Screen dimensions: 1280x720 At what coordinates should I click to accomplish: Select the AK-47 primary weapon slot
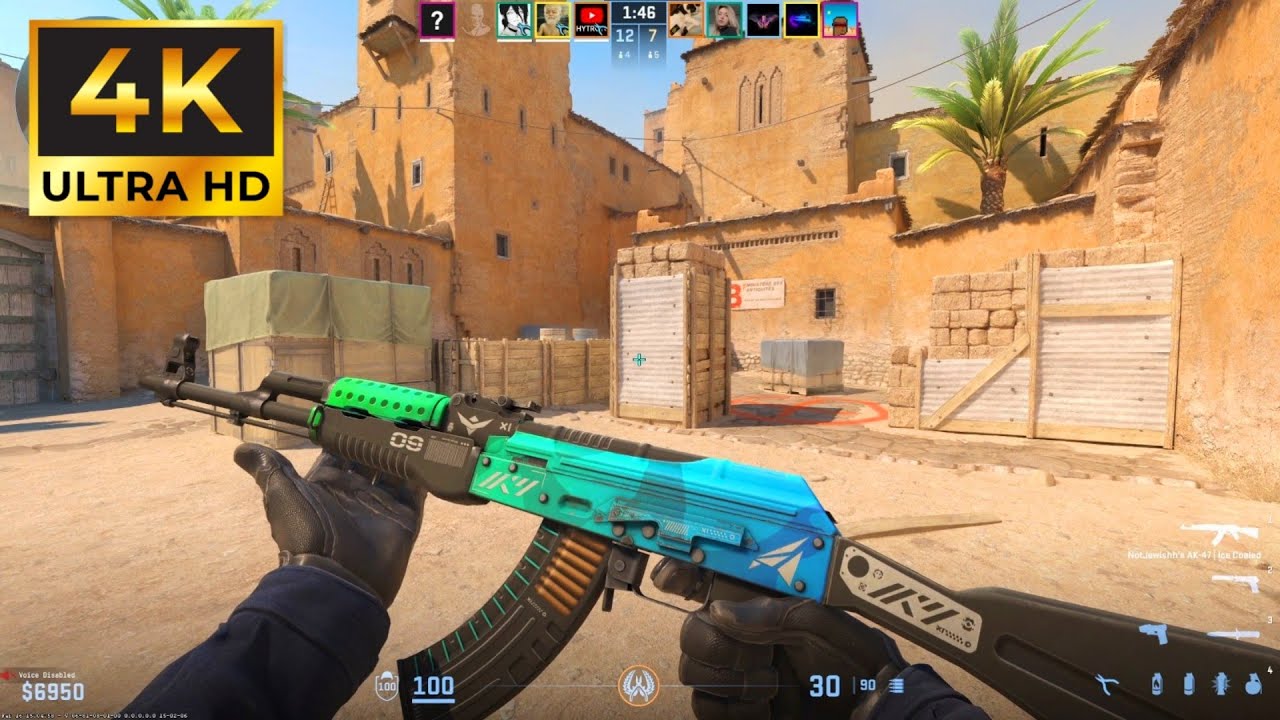click(1218, 533)
